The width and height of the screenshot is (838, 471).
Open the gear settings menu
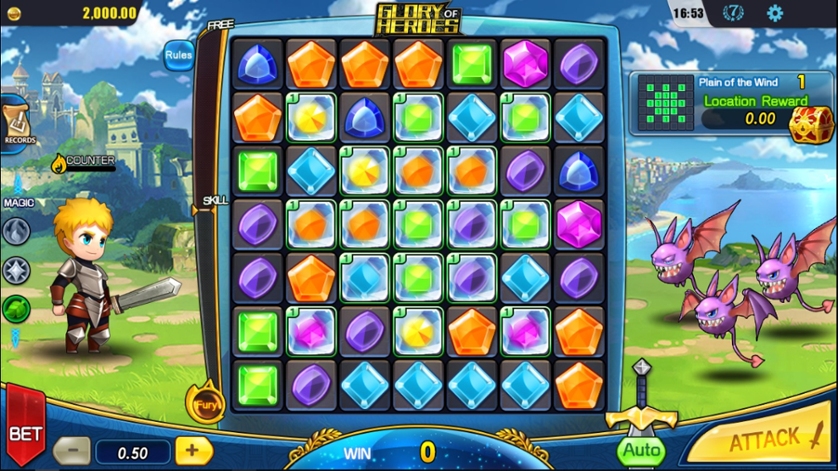[x=774, y=14]
